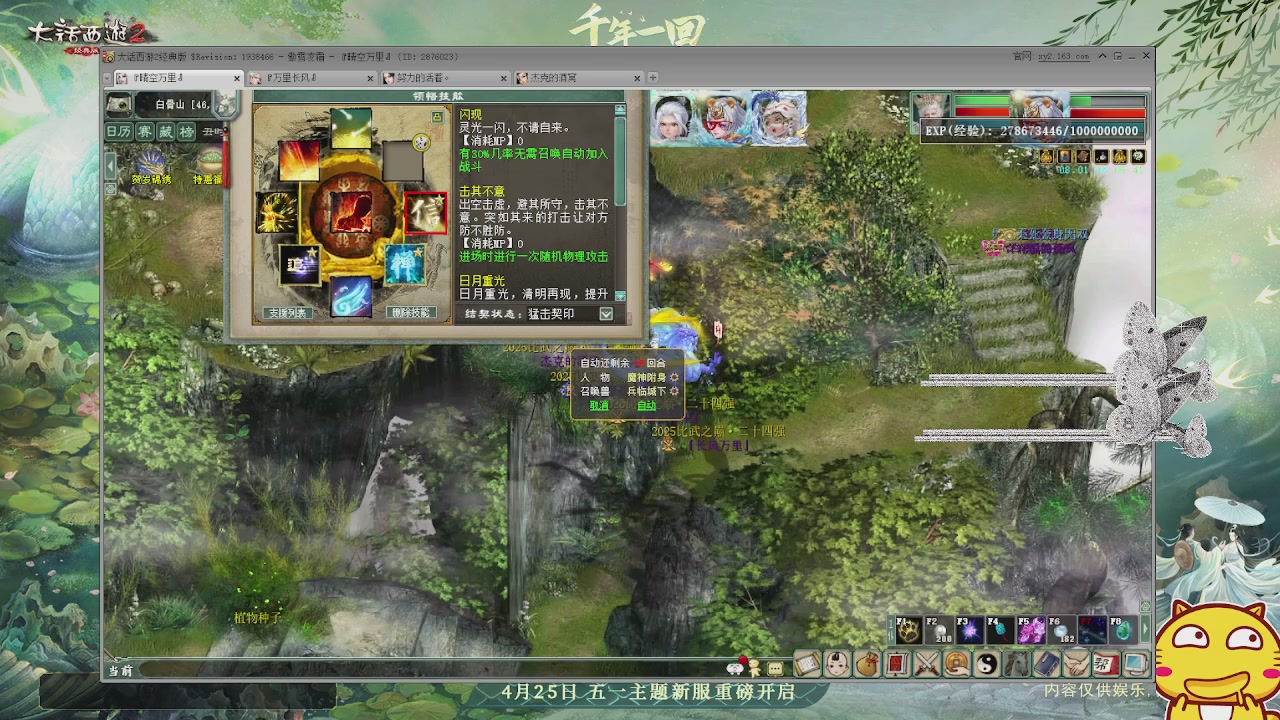Select the 闪现 flash skill in the skill wheel

tap(350, 128)
